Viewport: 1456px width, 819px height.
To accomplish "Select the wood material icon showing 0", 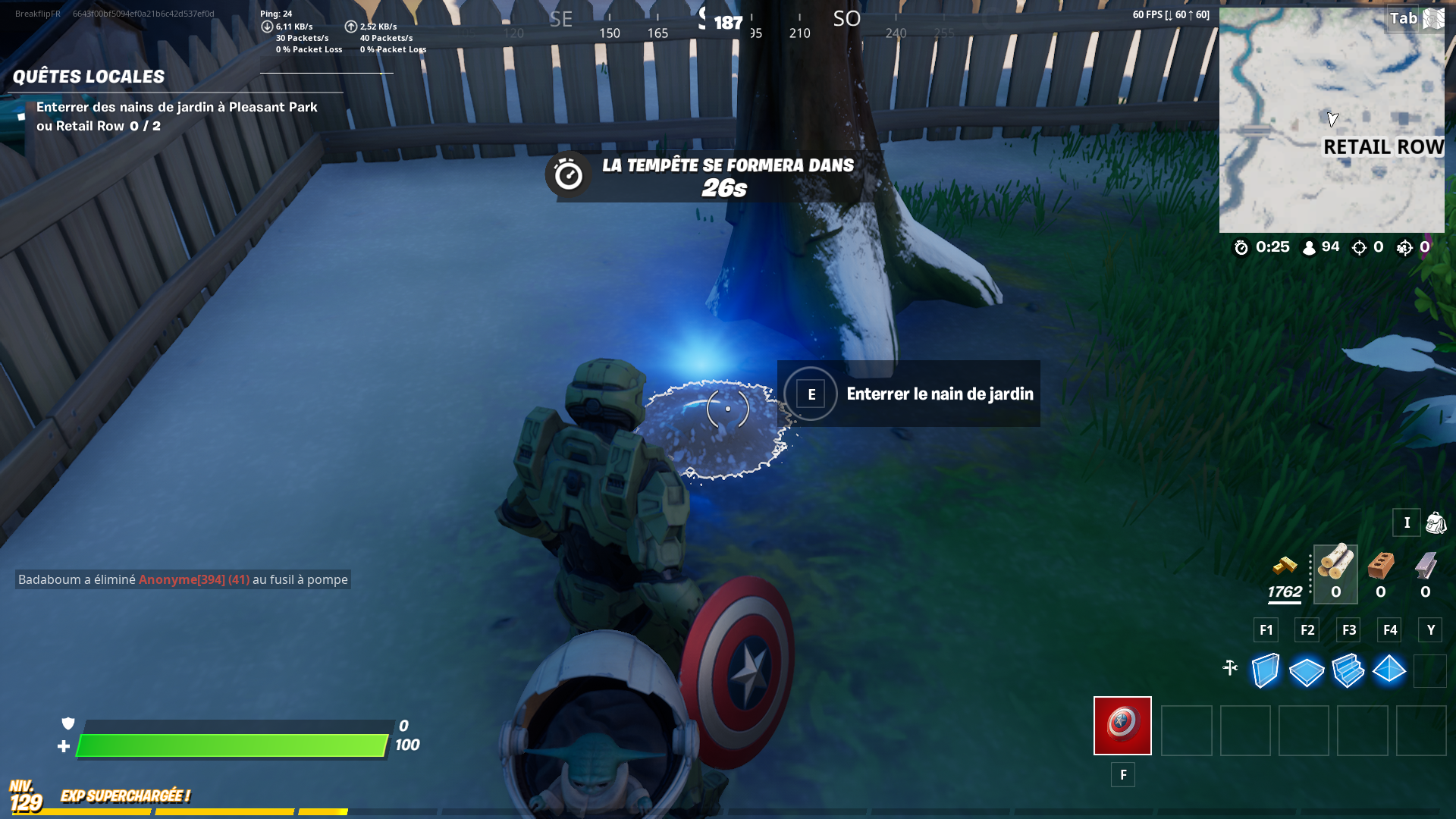I will pos(1335,570).
